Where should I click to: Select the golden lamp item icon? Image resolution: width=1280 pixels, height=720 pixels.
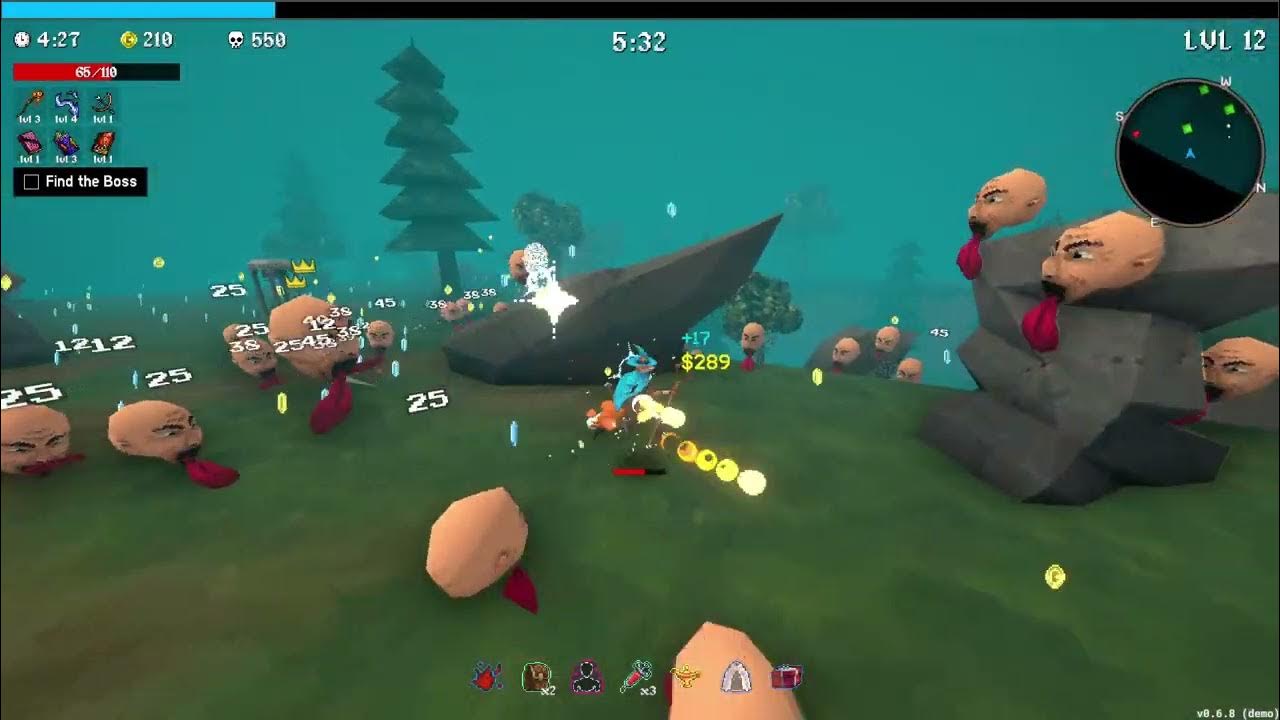point(686,677)
